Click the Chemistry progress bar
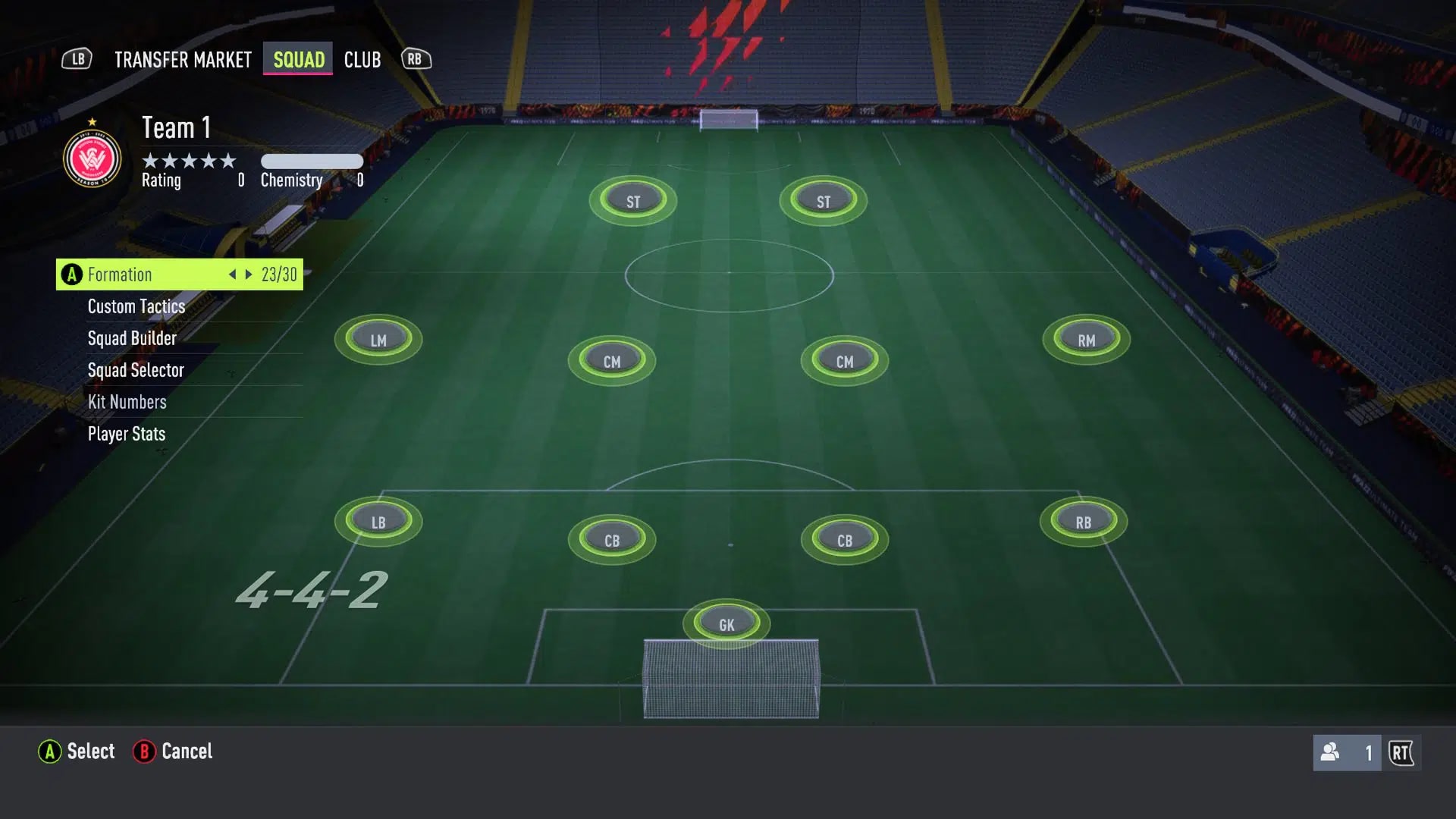 click(312, 161)
